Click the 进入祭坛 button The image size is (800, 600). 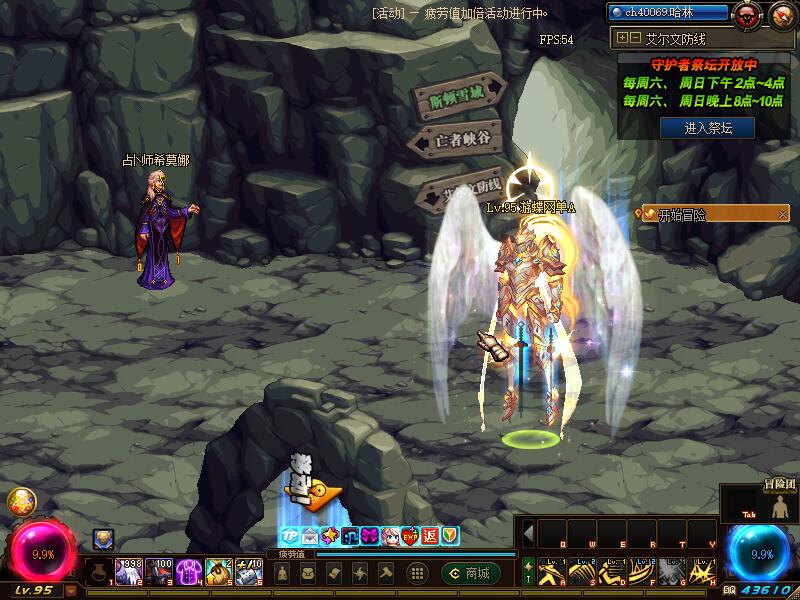pyautogui.click(x=707, y=128)
